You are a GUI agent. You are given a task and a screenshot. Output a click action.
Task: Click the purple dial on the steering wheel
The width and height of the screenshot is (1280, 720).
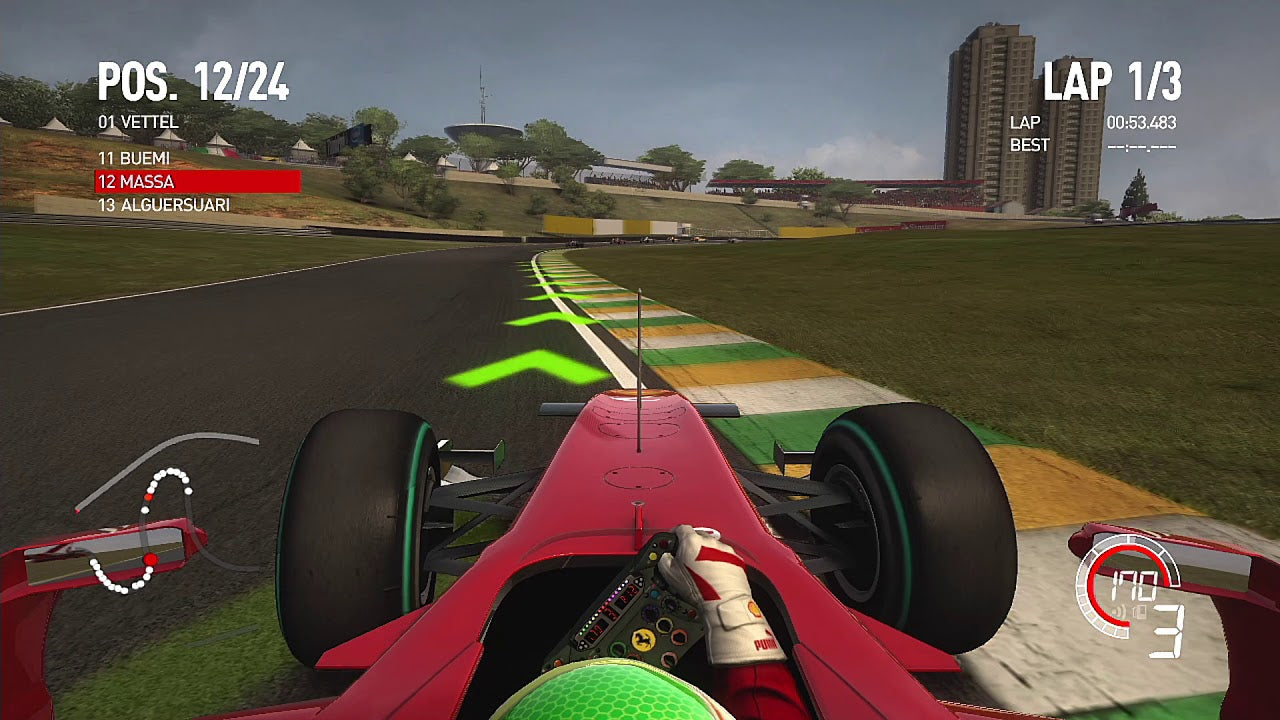[x=650, y=612]
